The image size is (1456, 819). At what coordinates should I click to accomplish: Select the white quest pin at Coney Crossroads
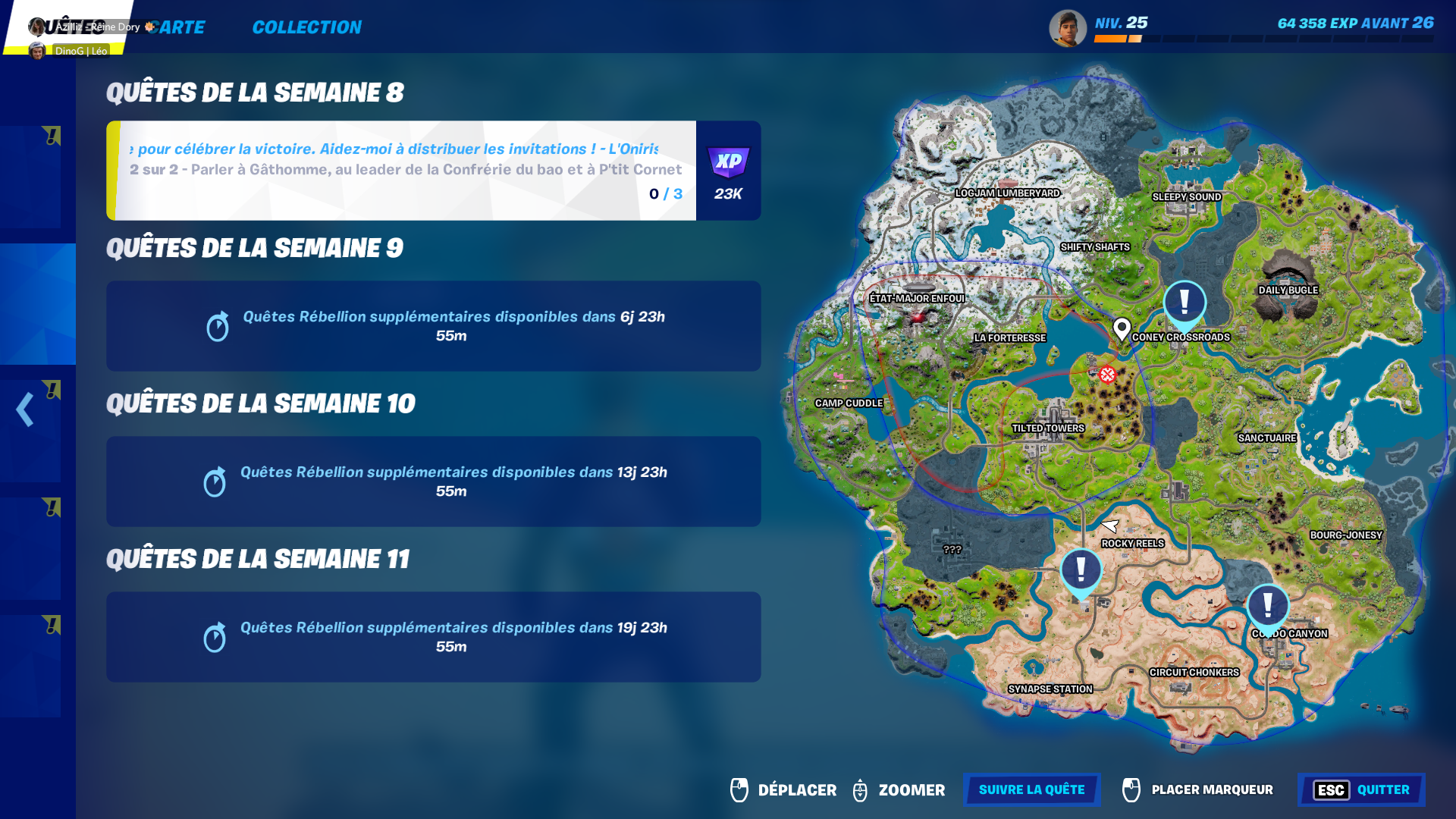(1122, 326)
